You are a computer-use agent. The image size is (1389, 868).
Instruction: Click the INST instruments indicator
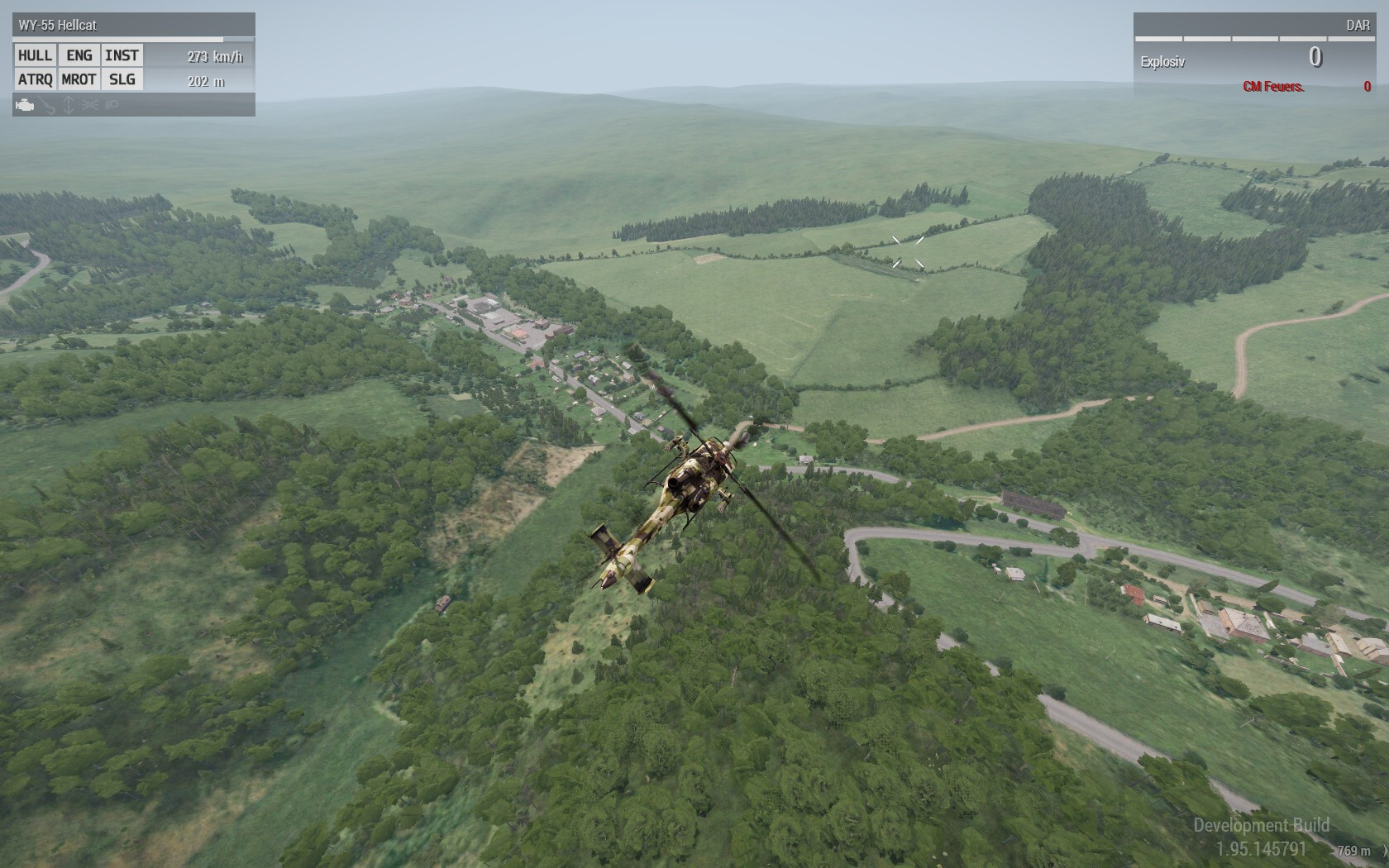pos(122,55)
